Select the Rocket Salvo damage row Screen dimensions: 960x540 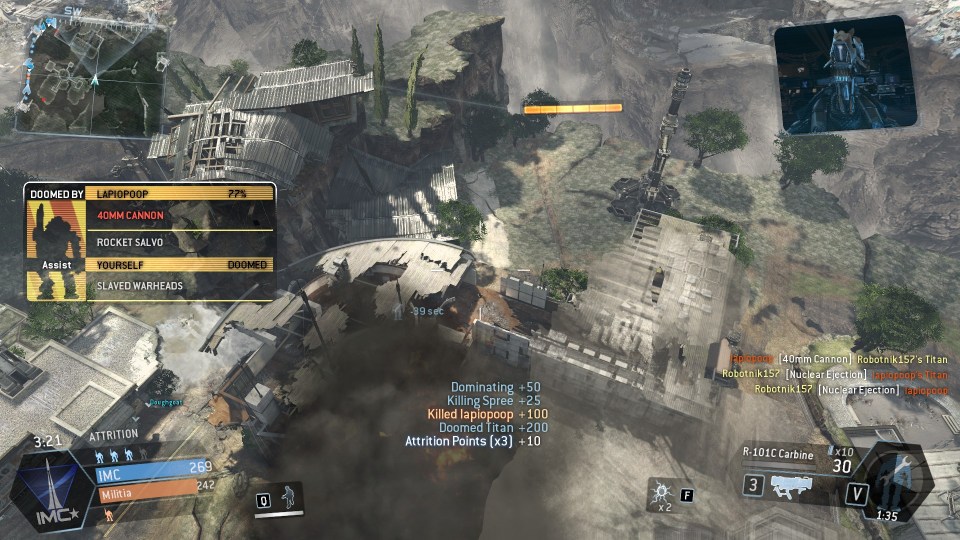click(x=180, y=242)
